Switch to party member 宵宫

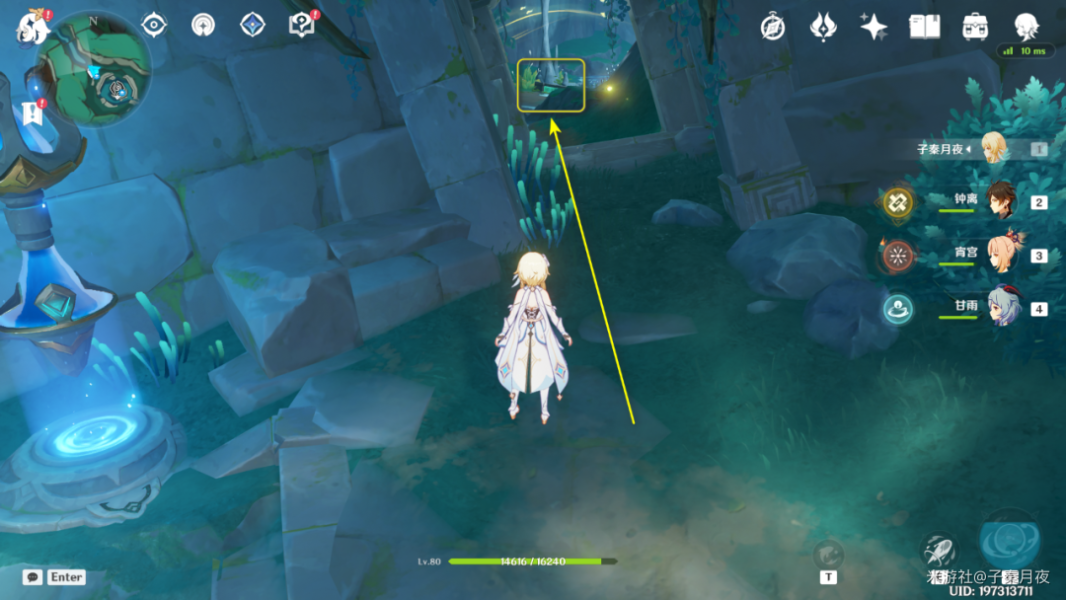[1000, 254]
